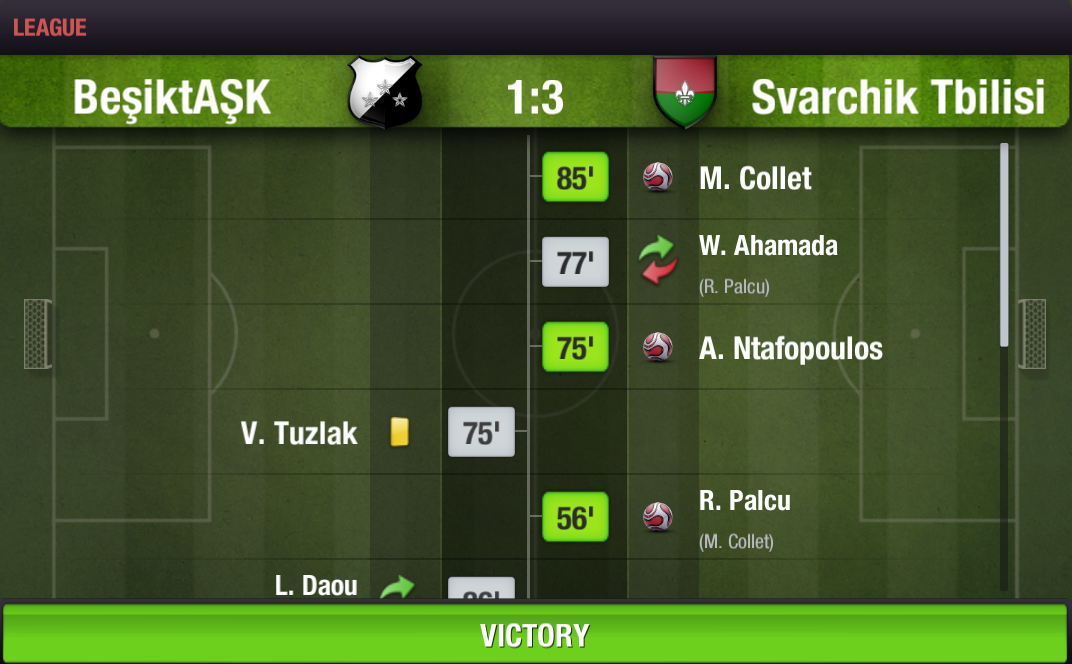Tap the green VICTORY button
The height and width of the screenshot is (664, 1072).
(x=535, y=635)
